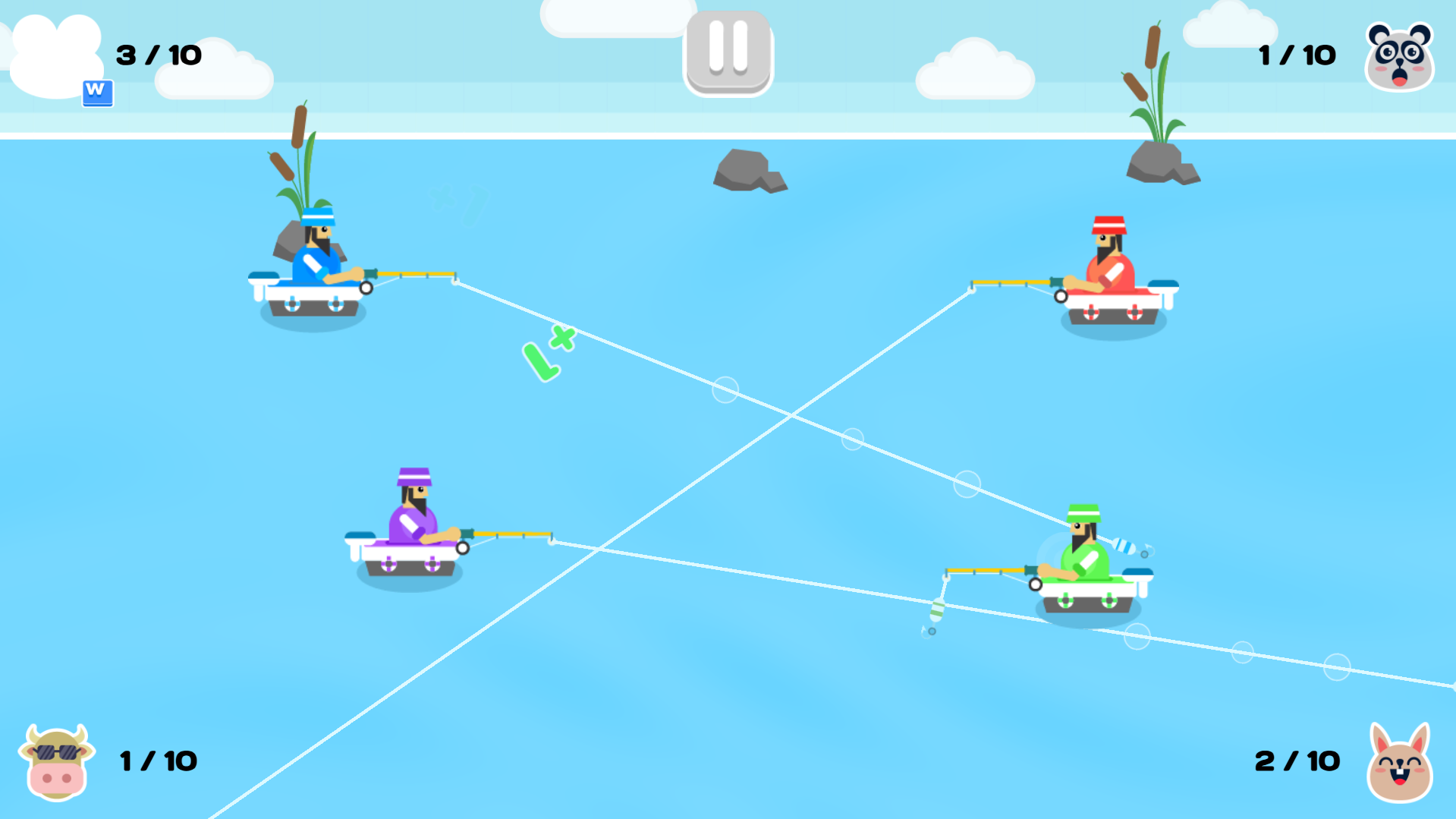Click the 3 / 10 score label
This screenshot has width=1456, height=819.
point(158,54)
